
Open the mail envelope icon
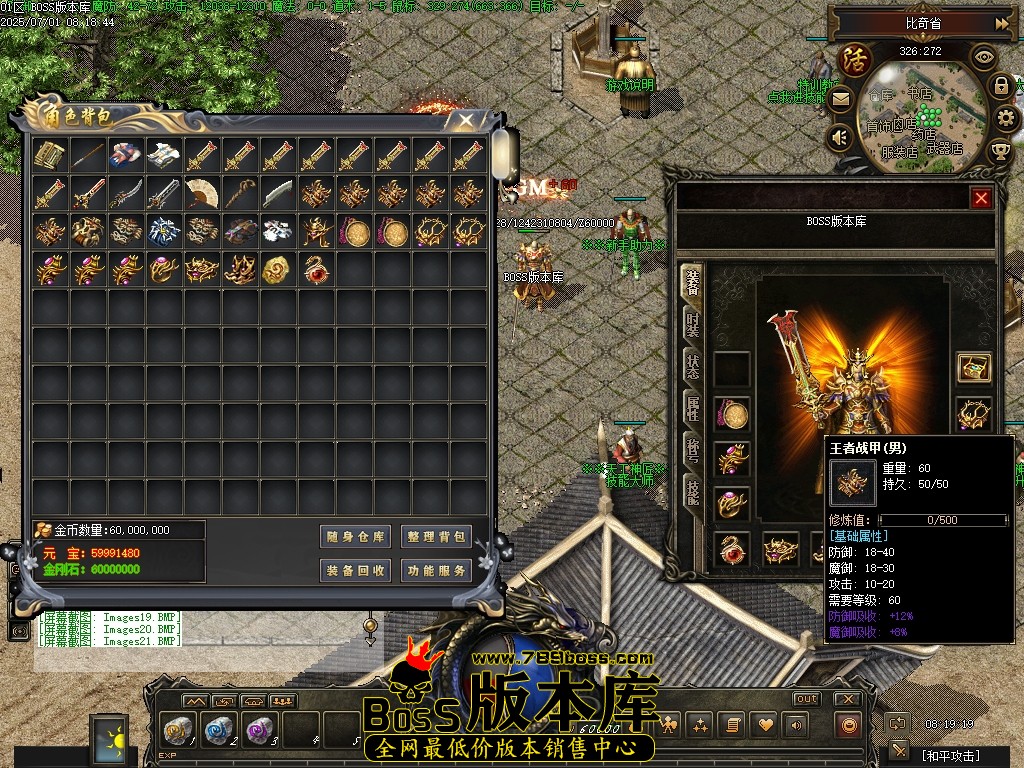pyautogui.click(x=840, y=99)
